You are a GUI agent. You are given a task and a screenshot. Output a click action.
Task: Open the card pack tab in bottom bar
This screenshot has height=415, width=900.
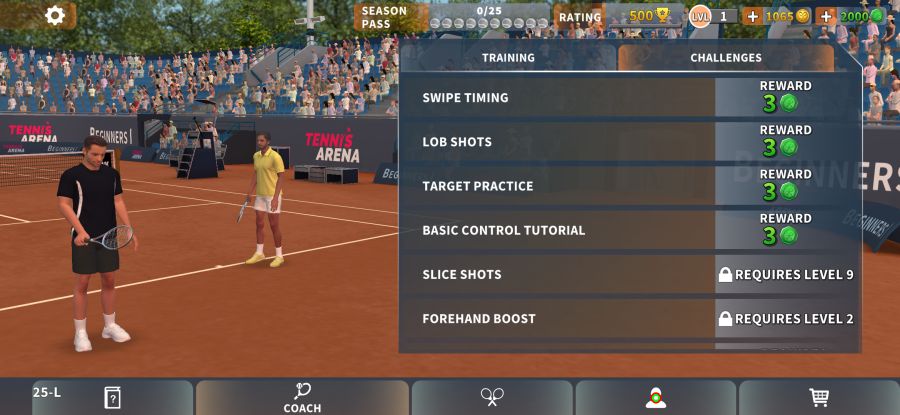pos(112,397)
